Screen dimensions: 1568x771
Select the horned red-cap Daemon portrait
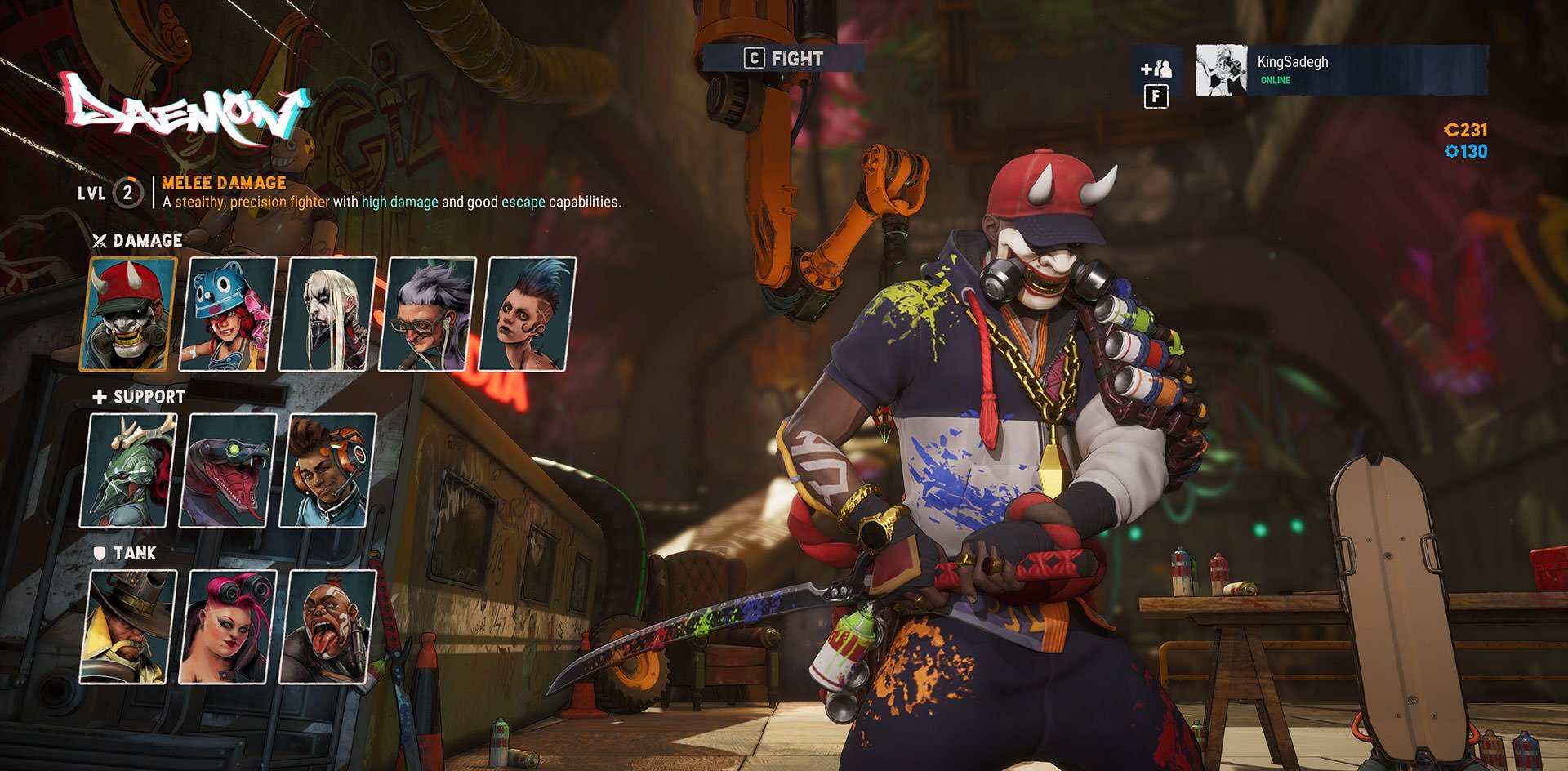127,314
